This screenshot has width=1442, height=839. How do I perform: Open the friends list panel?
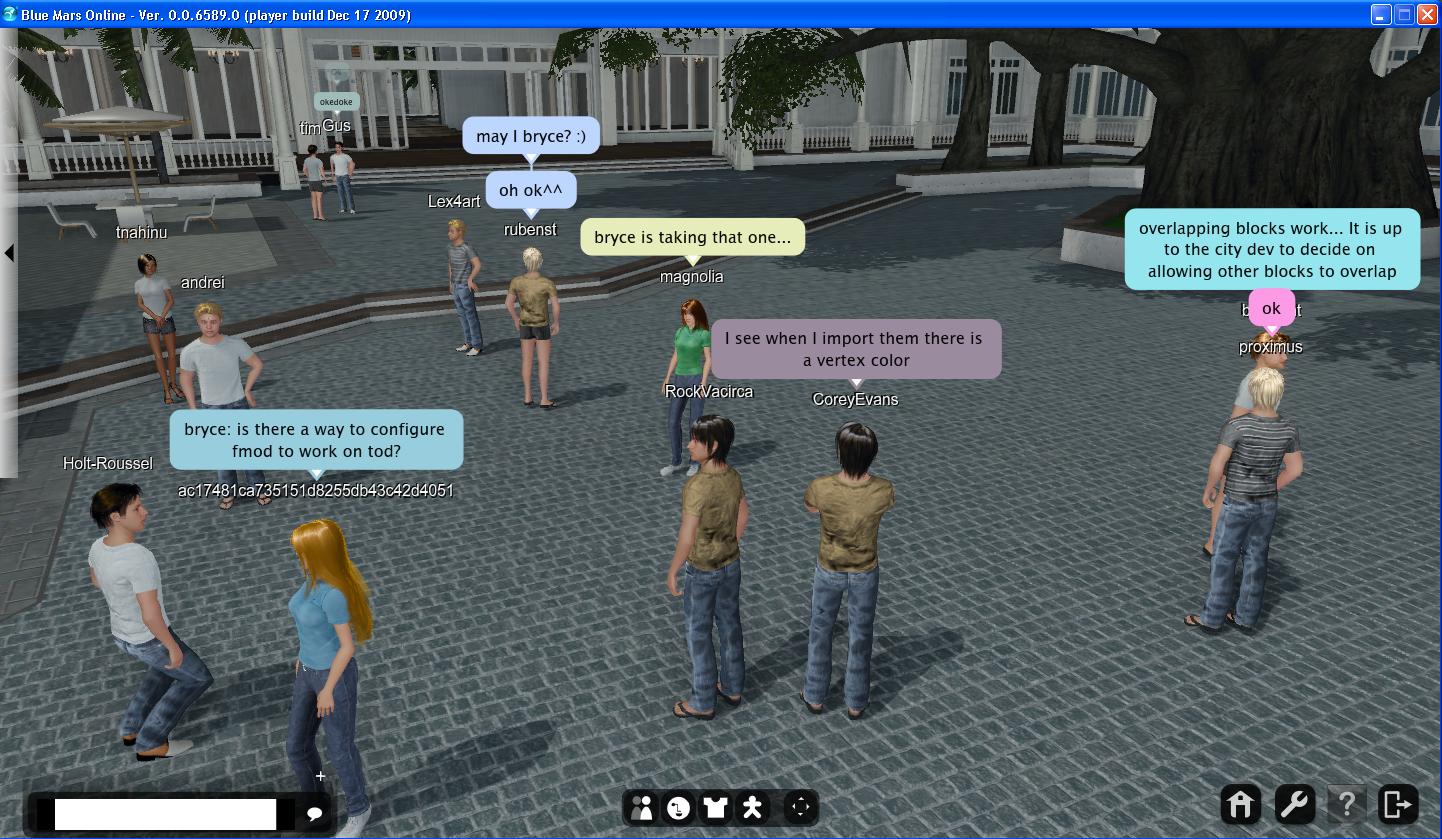click(x=642, y=807)
